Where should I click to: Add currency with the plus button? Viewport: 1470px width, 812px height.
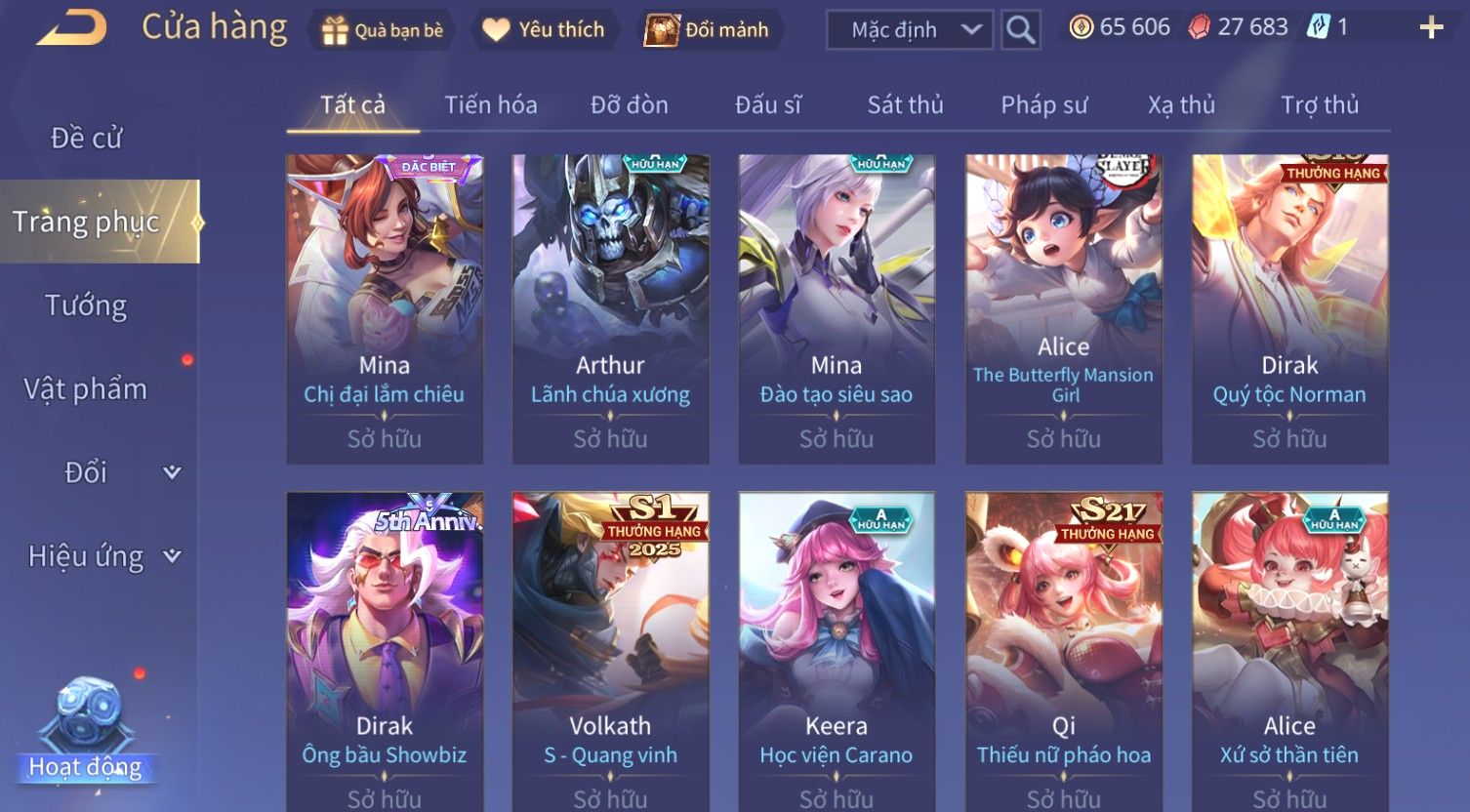(x=1431, y=28)
